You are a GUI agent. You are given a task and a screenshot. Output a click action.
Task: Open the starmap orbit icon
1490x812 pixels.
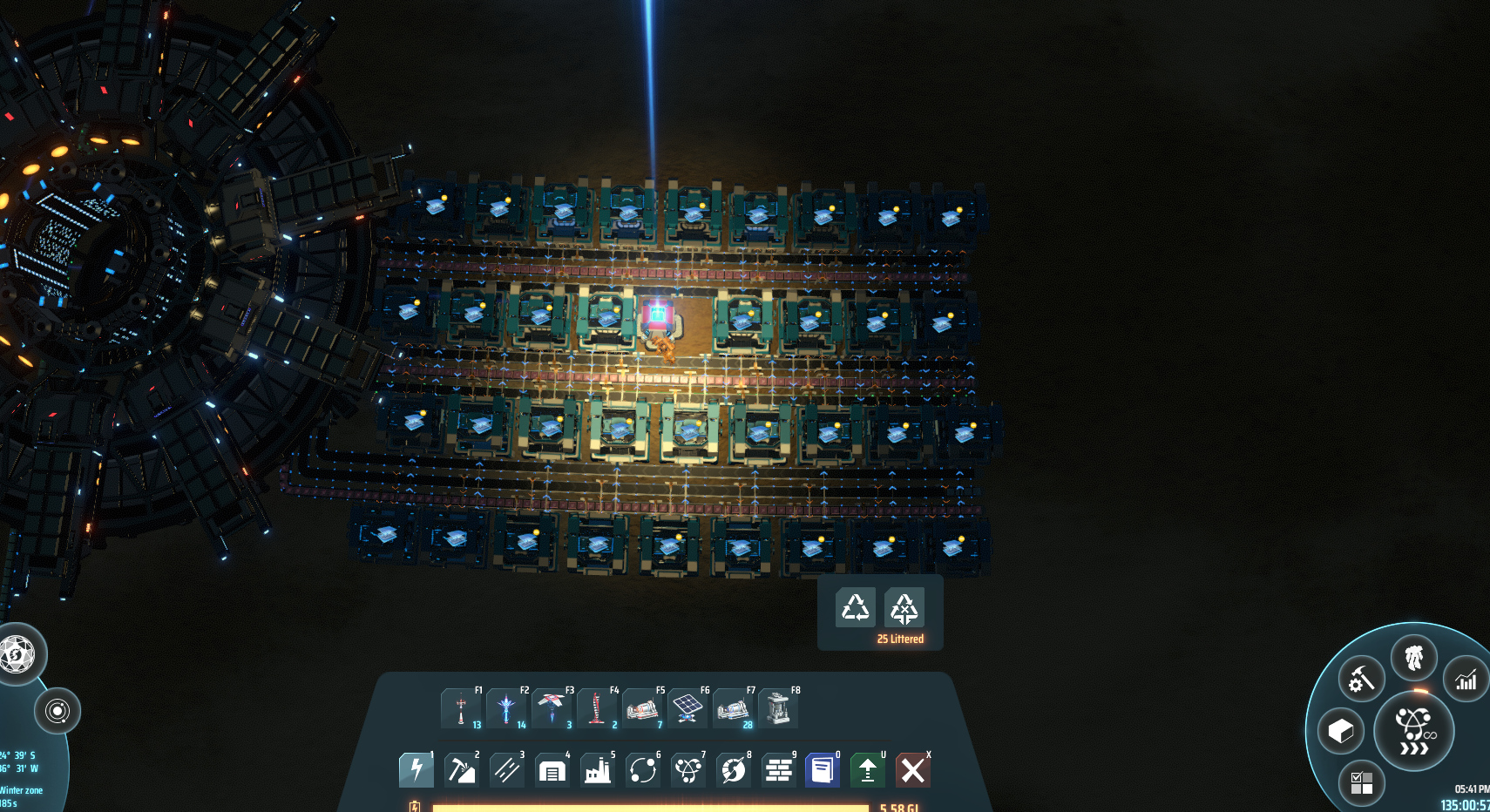click(x=58, y=711)
